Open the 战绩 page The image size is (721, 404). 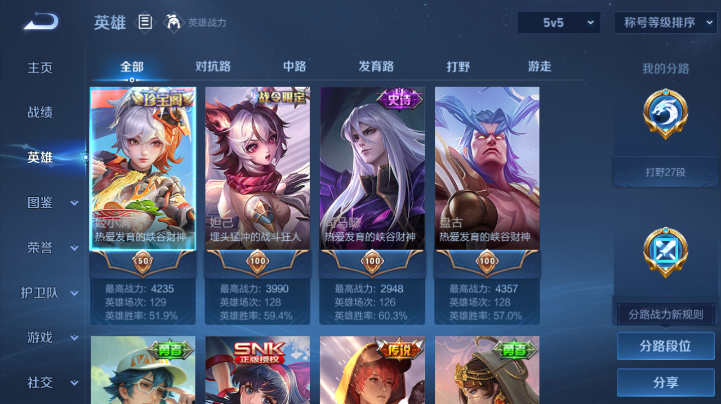tap(40, 112)
